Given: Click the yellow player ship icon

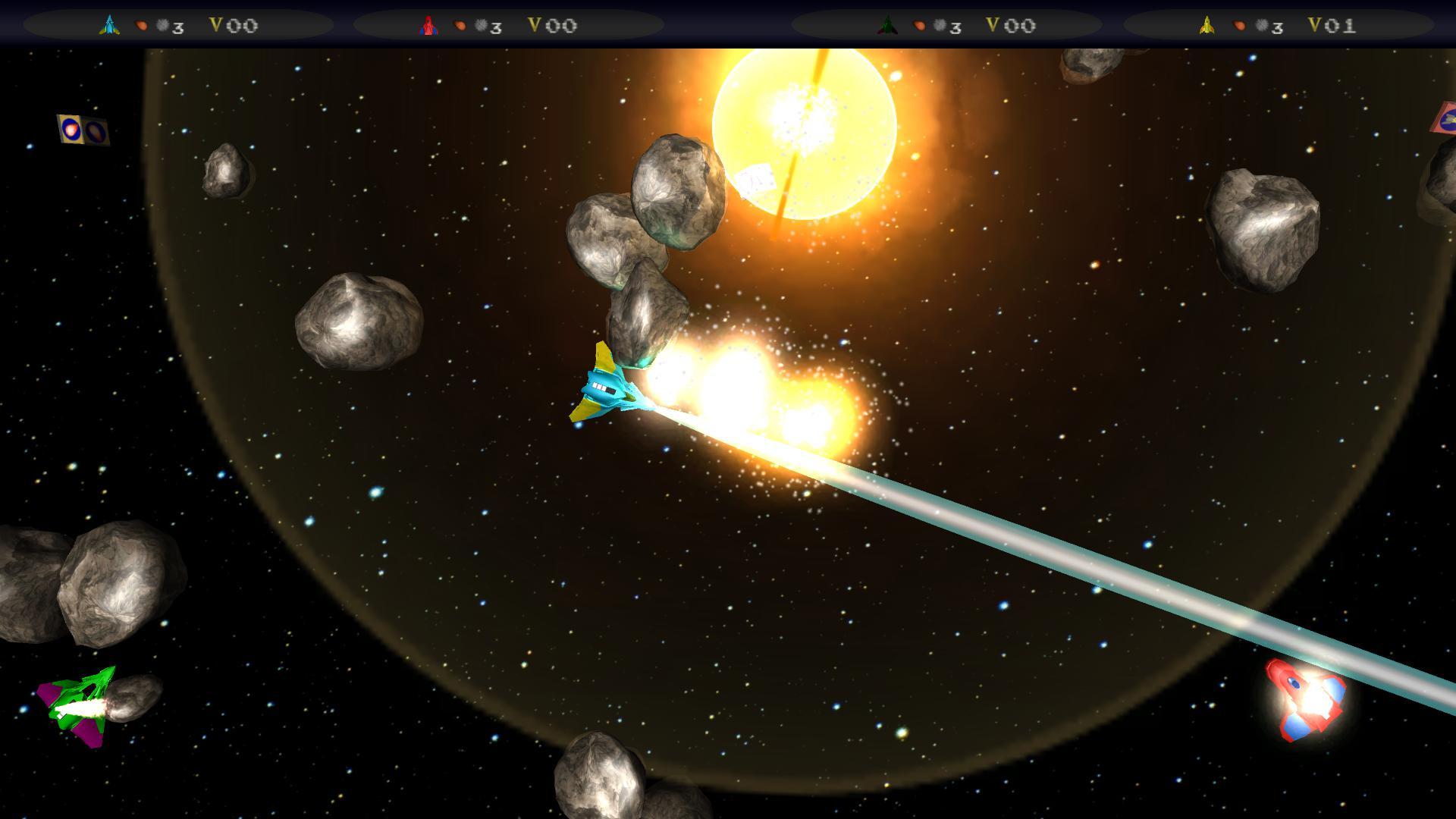Looking at the screenshot, I should click(x=1207, y=26).
